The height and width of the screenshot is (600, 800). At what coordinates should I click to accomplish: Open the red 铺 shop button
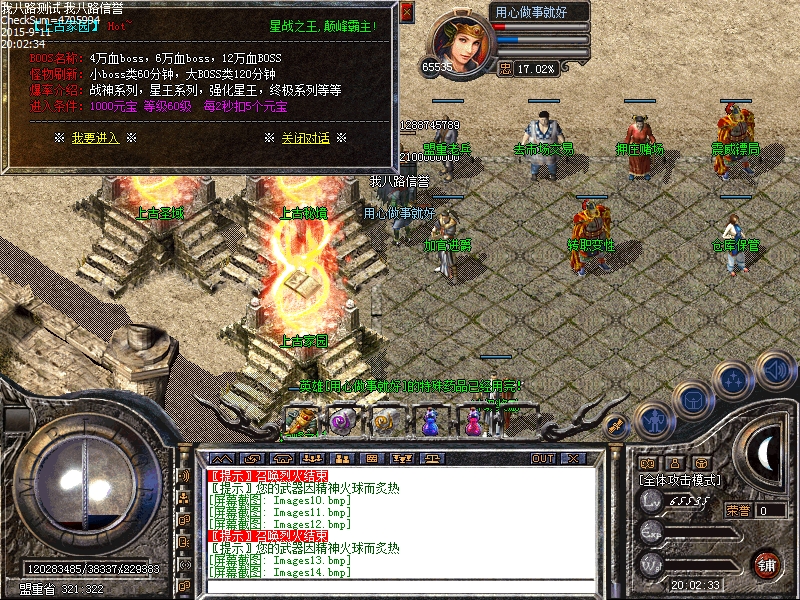(766, 564)
